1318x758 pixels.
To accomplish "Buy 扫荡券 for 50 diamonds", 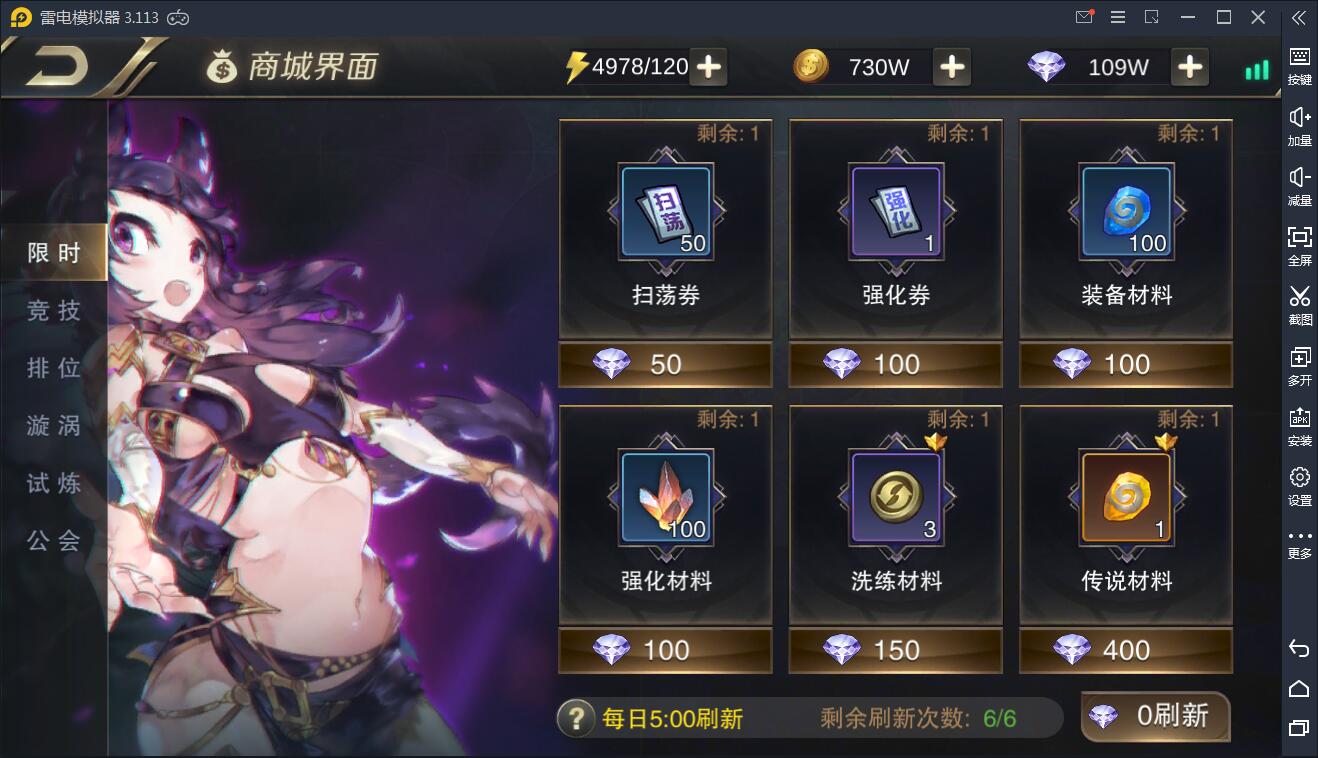I will point(664,364).
